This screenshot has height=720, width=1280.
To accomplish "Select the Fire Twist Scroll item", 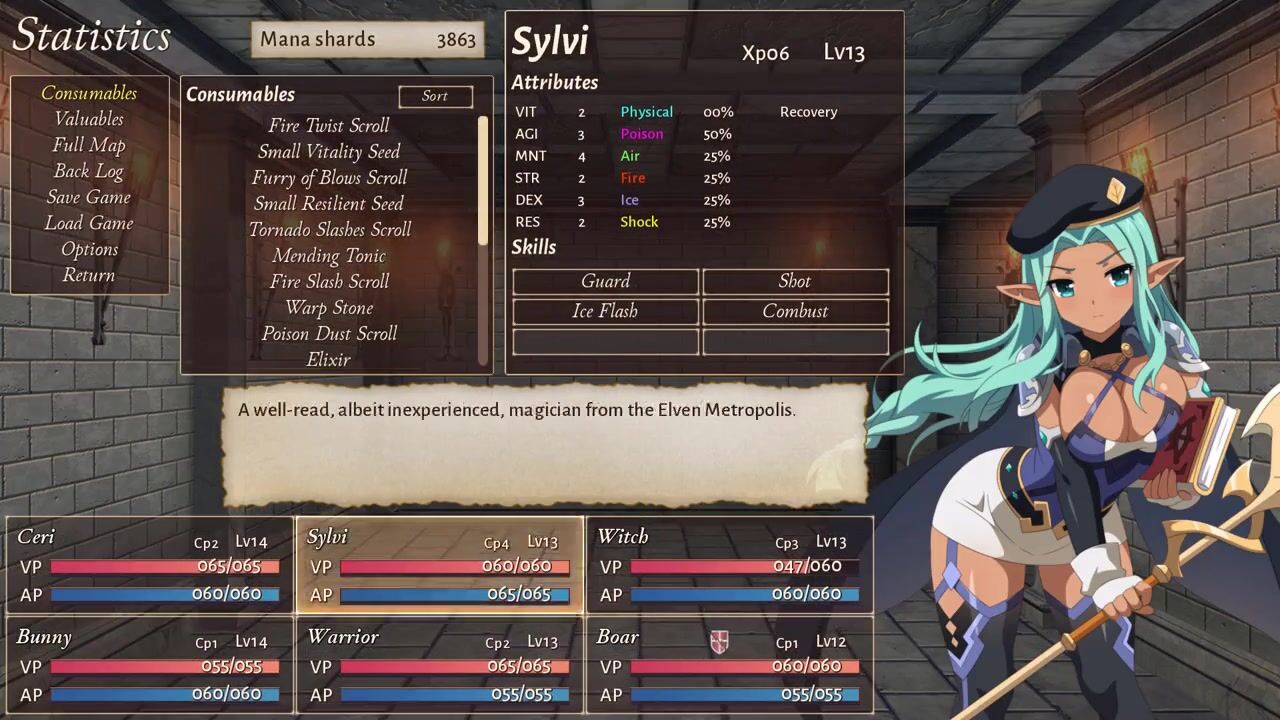I will click(329, 125).
